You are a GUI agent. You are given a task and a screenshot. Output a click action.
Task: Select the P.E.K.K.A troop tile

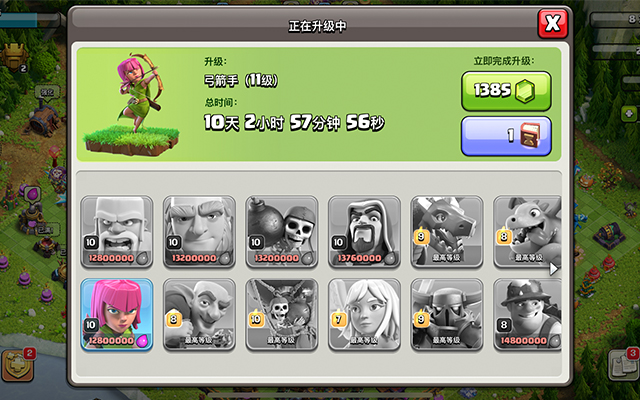pos(446,313)
